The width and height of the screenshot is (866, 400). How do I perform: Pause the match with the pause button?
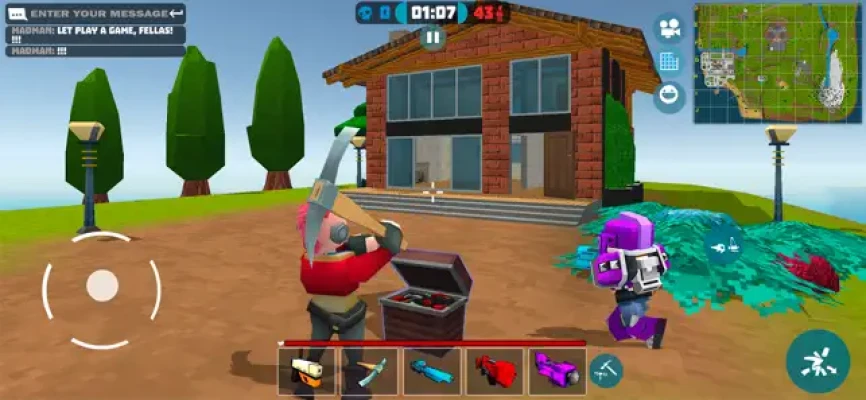(x=432, y=37)
